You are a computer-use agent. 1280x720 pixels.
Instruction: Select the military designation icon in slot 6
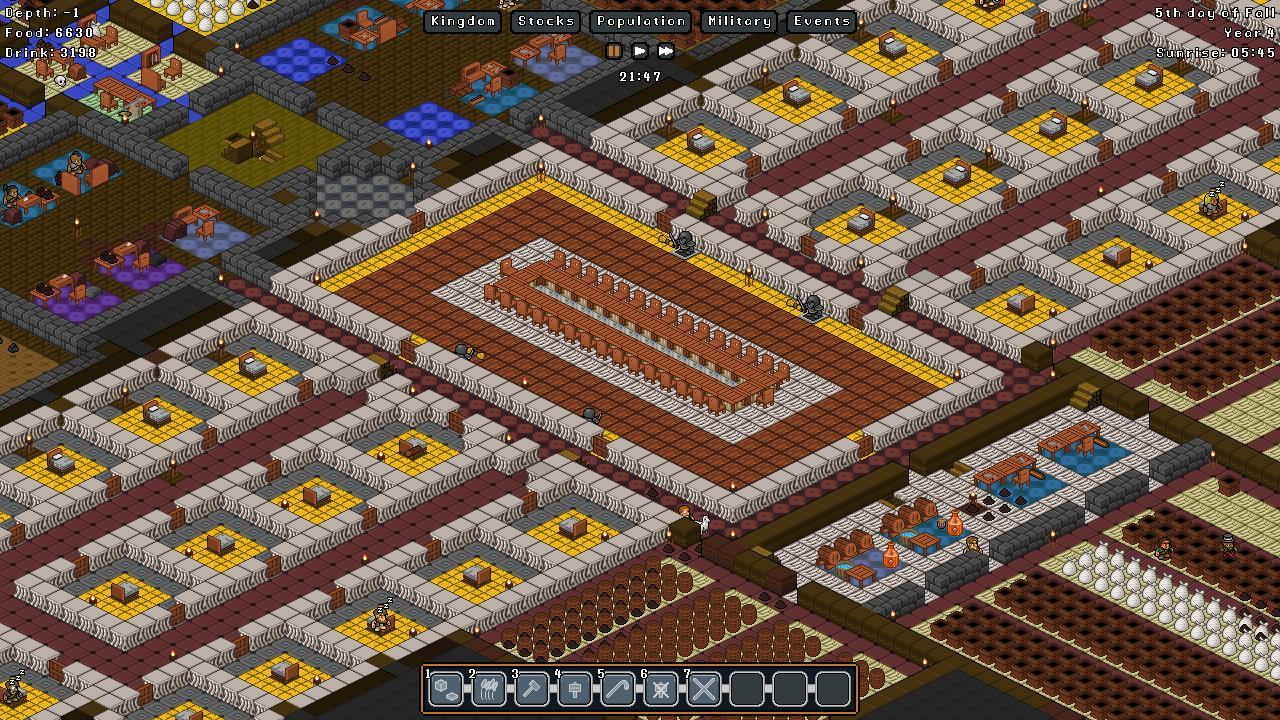660,689
